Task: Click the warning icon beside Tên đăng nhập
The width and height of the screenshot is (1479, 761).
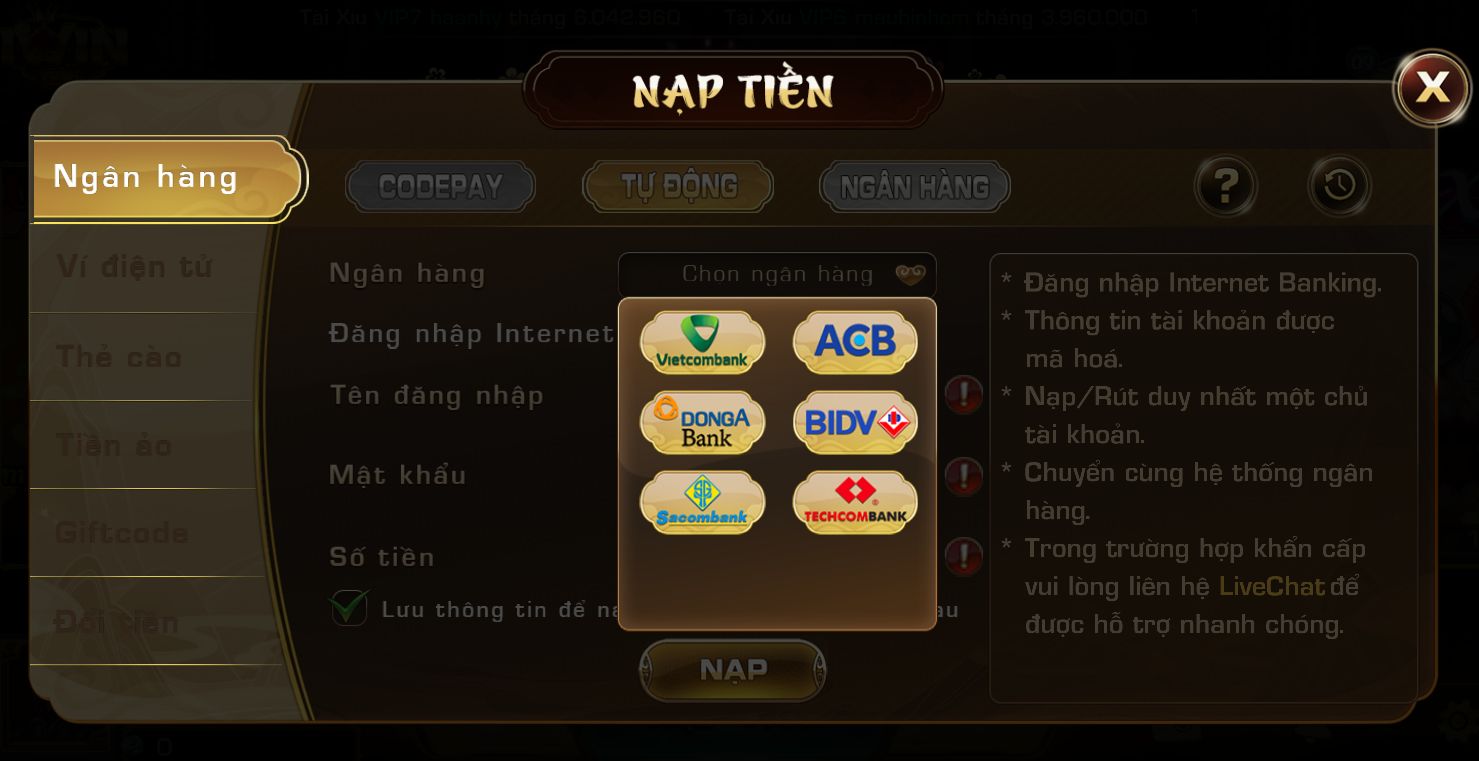Action: tap(963, 395)
